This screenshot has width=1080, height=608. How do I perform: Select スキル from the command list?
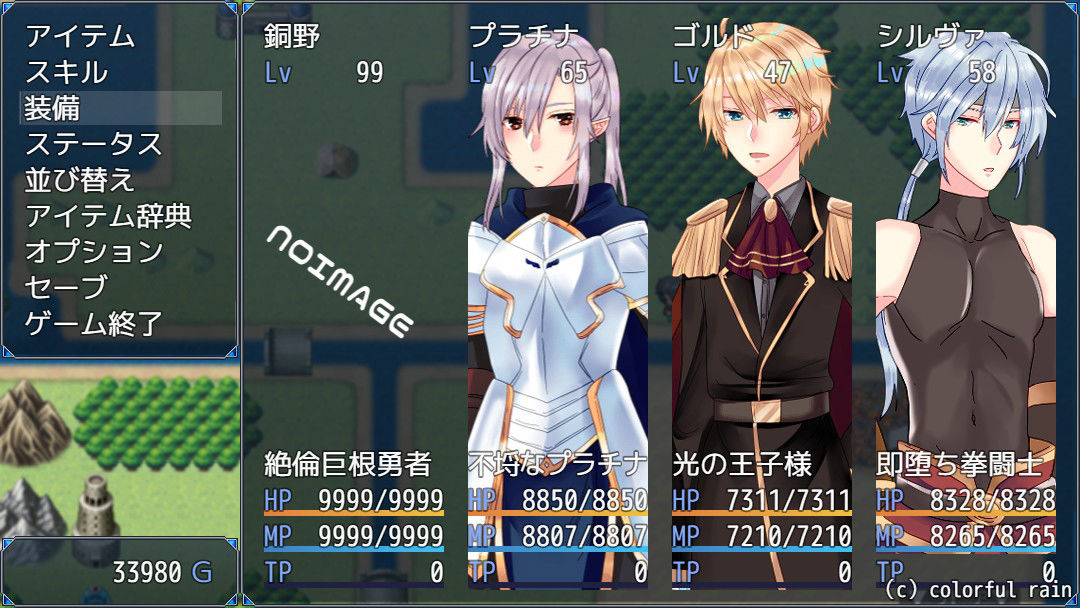tap(66, 72)
